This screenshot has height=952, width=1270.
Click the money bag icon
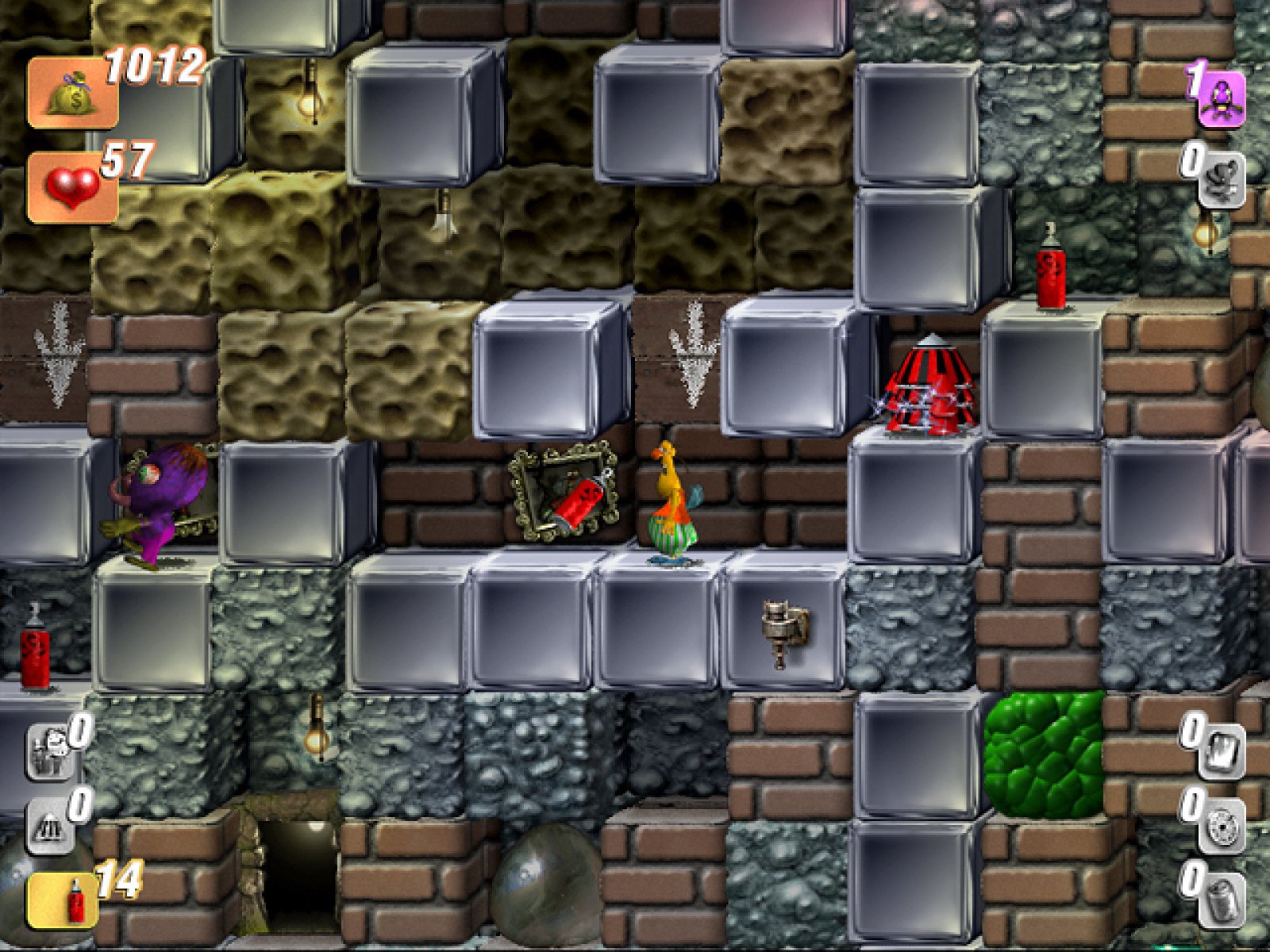71,94
